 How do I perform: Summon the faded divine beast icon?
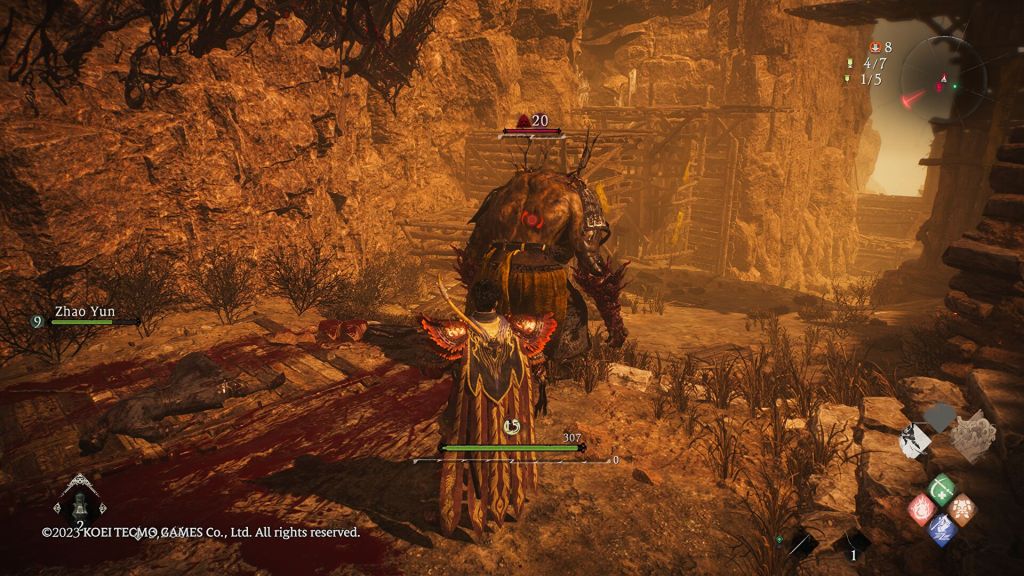tap(971, 436)
